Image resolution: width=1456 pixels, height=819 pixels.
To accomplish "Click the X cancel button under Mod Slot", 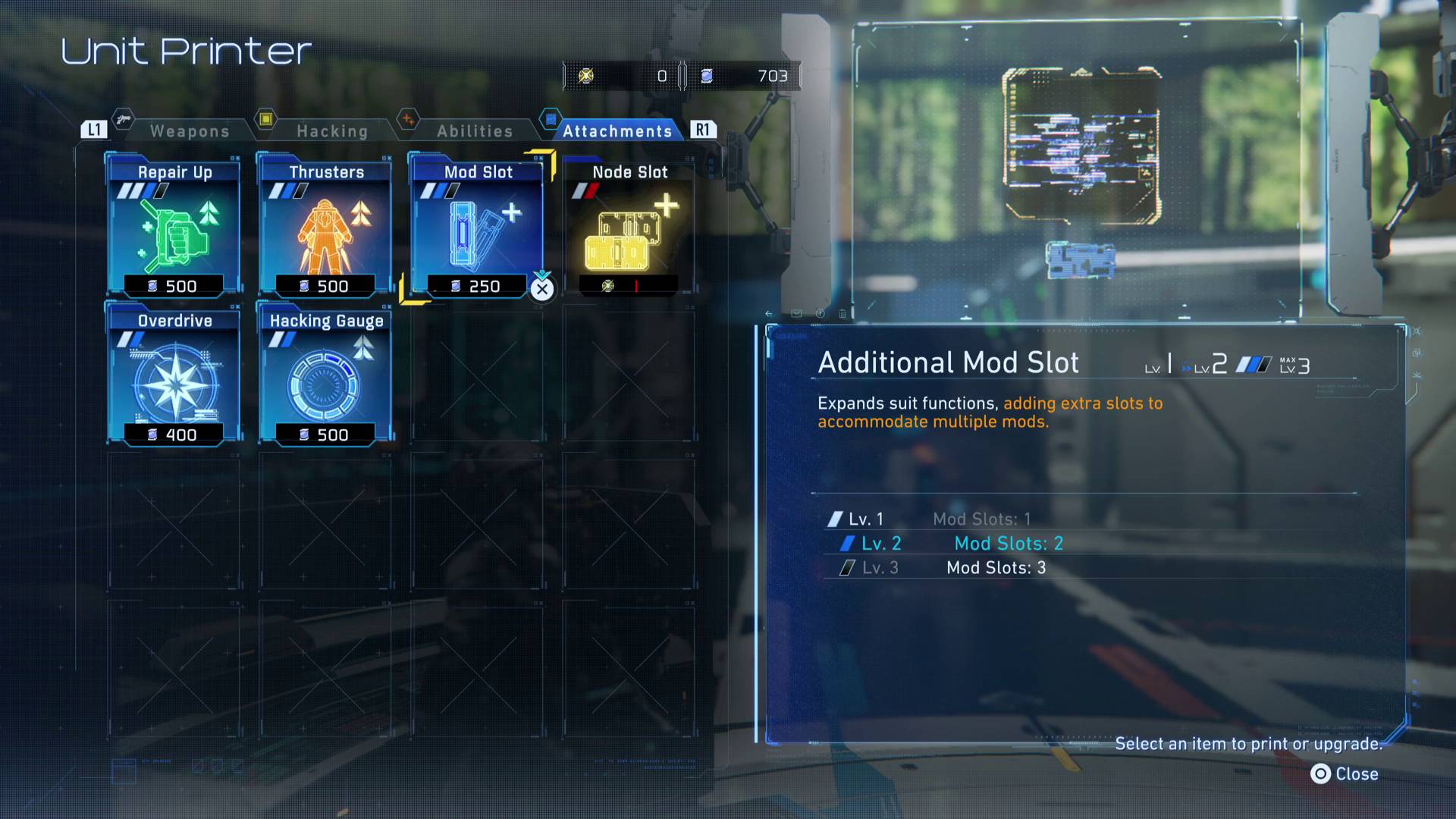I will 541,290.
